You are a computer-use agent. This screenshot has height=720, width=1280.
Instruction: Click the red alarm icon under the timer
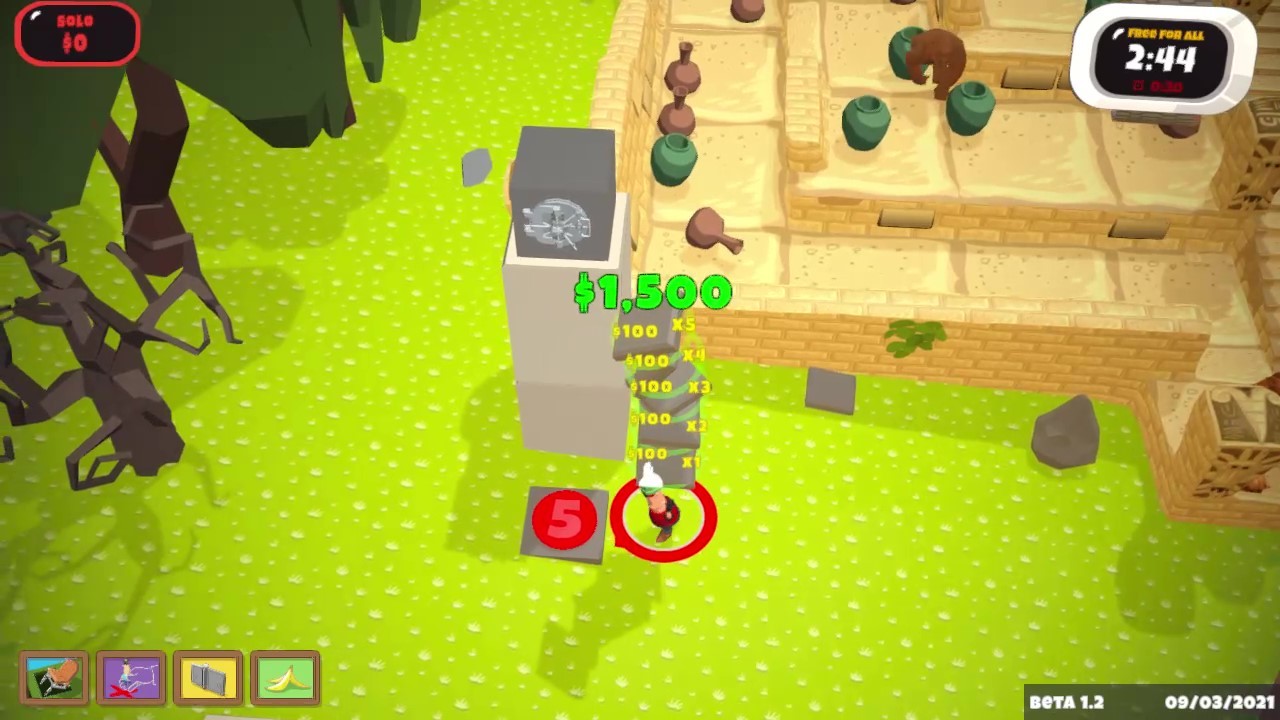[1138, 85]
